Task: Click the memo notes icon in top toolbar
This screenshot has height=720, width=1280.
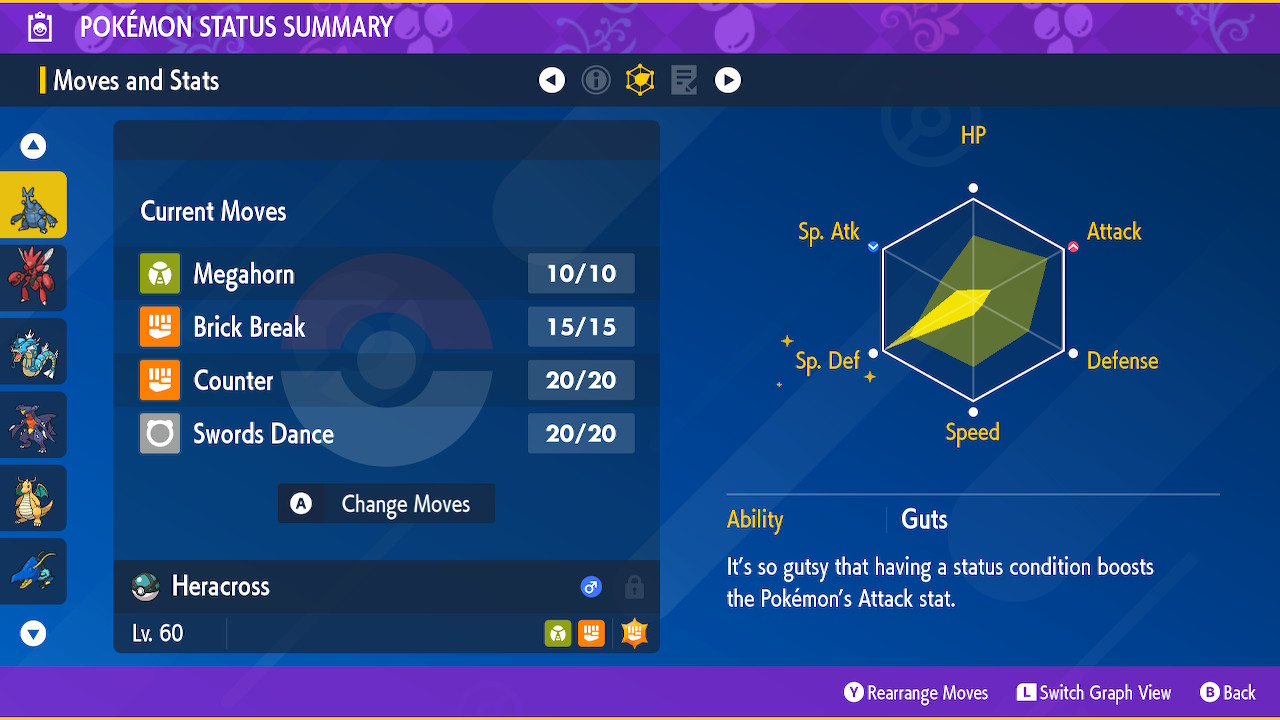Action: point(684,80)
